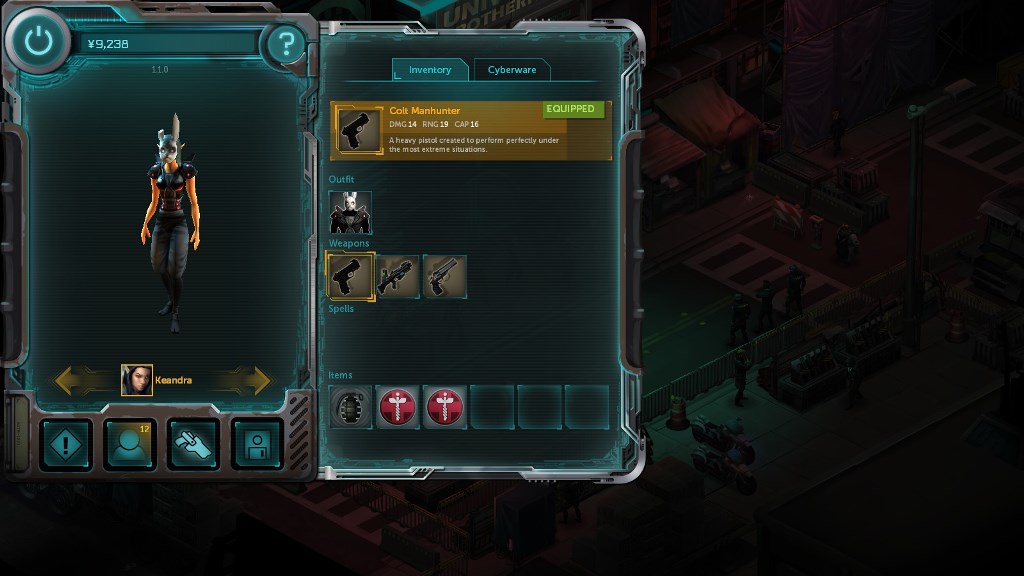This screenshot has height=576, width=1024.
Task: Choose the shotgun weapon slot
Action: (x=398, y=276)
